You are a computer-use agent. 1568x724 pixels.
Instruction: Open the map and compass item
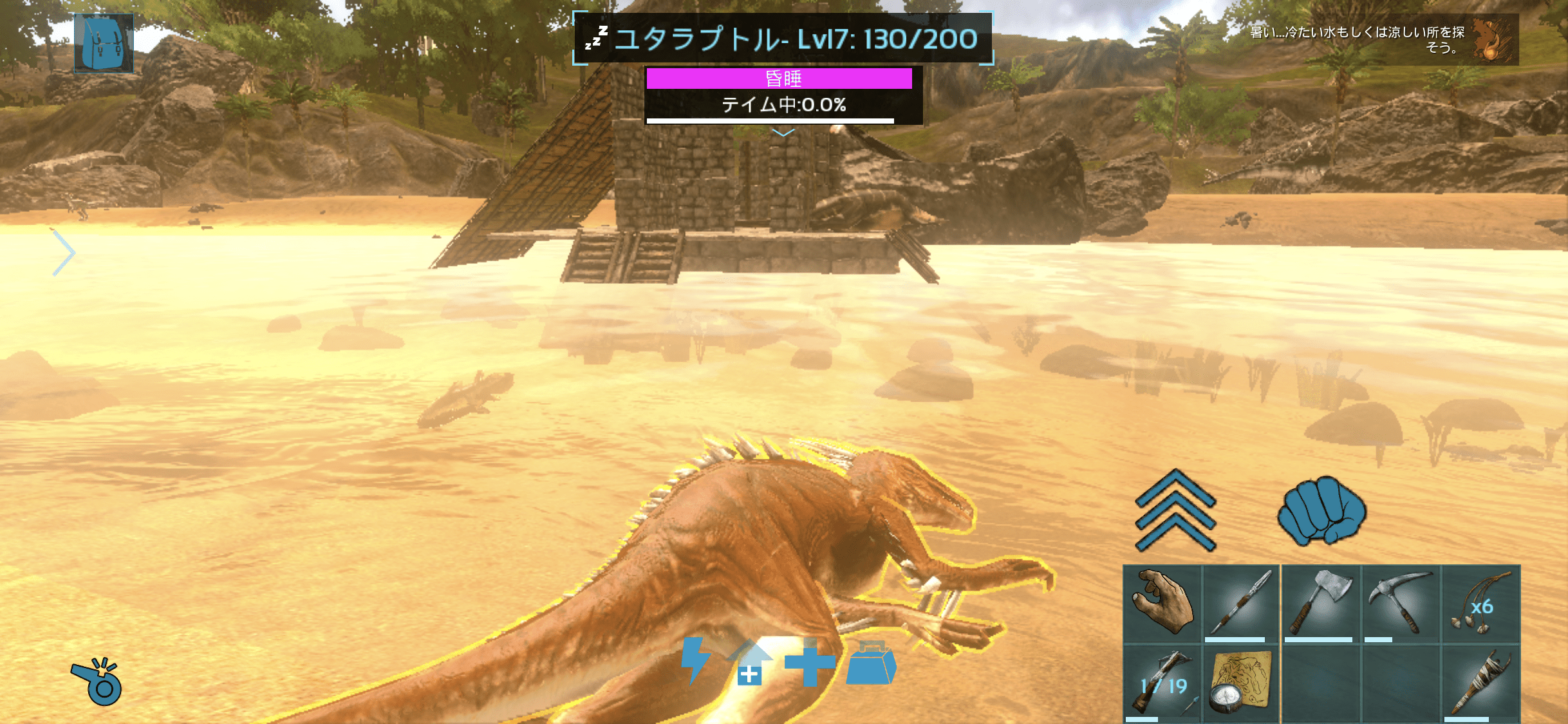tap(1241, 685)
